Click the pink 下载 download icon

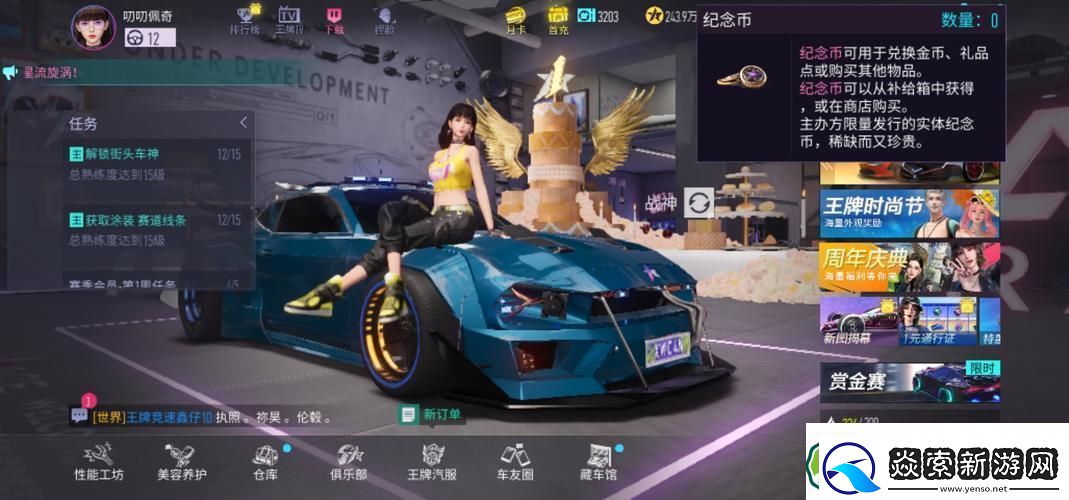334,19
